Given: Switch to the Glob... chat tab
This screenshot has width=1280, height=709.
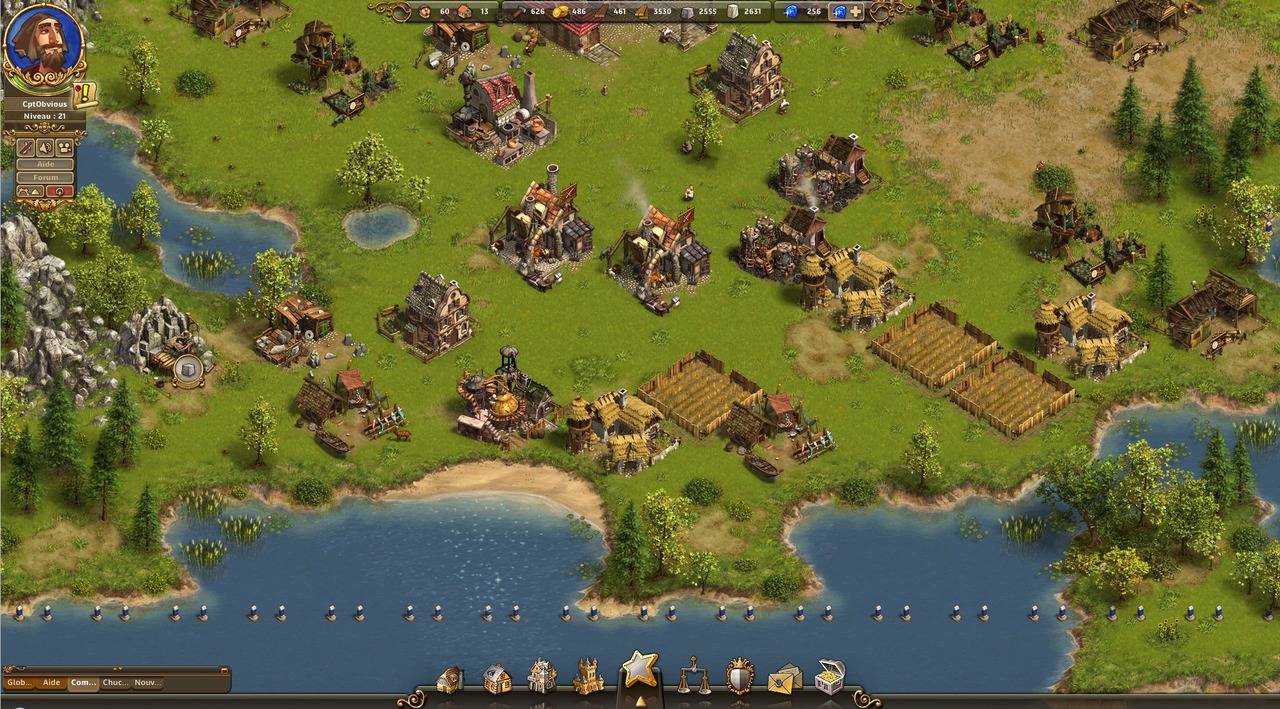Looking at the screenshot, I should point(19,683).
